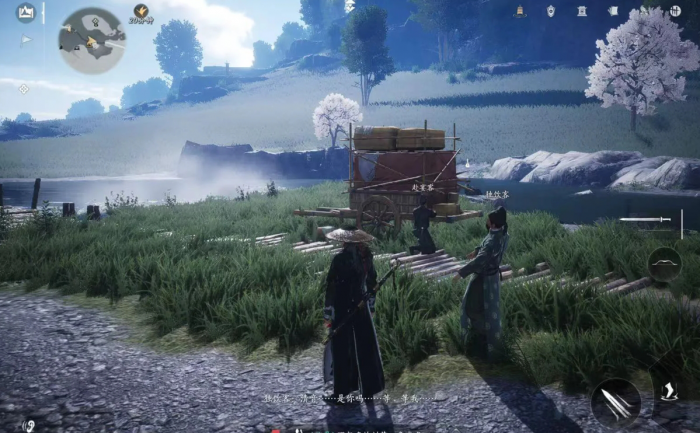Select the flag icon below the crown
The width and height of the screenshot is (700, 433).
coord(27,40)
